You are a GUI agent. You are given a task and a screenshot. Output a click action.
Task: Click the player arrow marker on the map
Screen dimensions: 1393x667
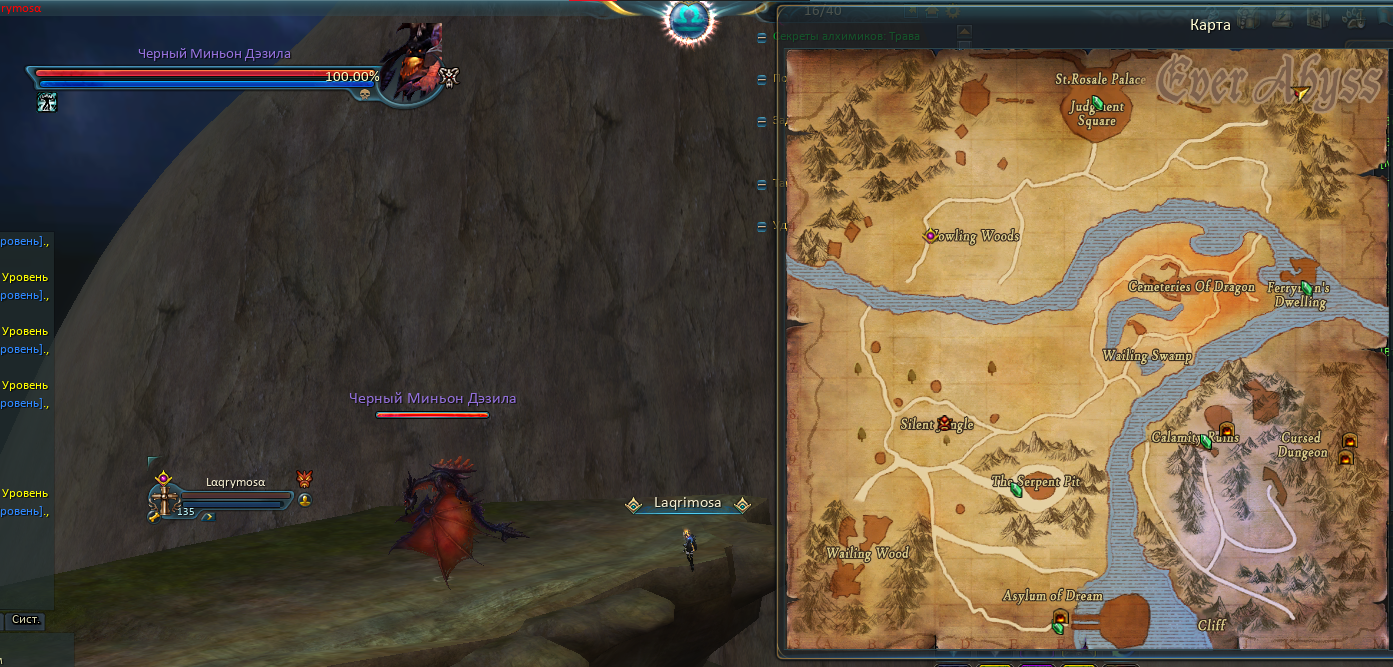pos(1300,94)
